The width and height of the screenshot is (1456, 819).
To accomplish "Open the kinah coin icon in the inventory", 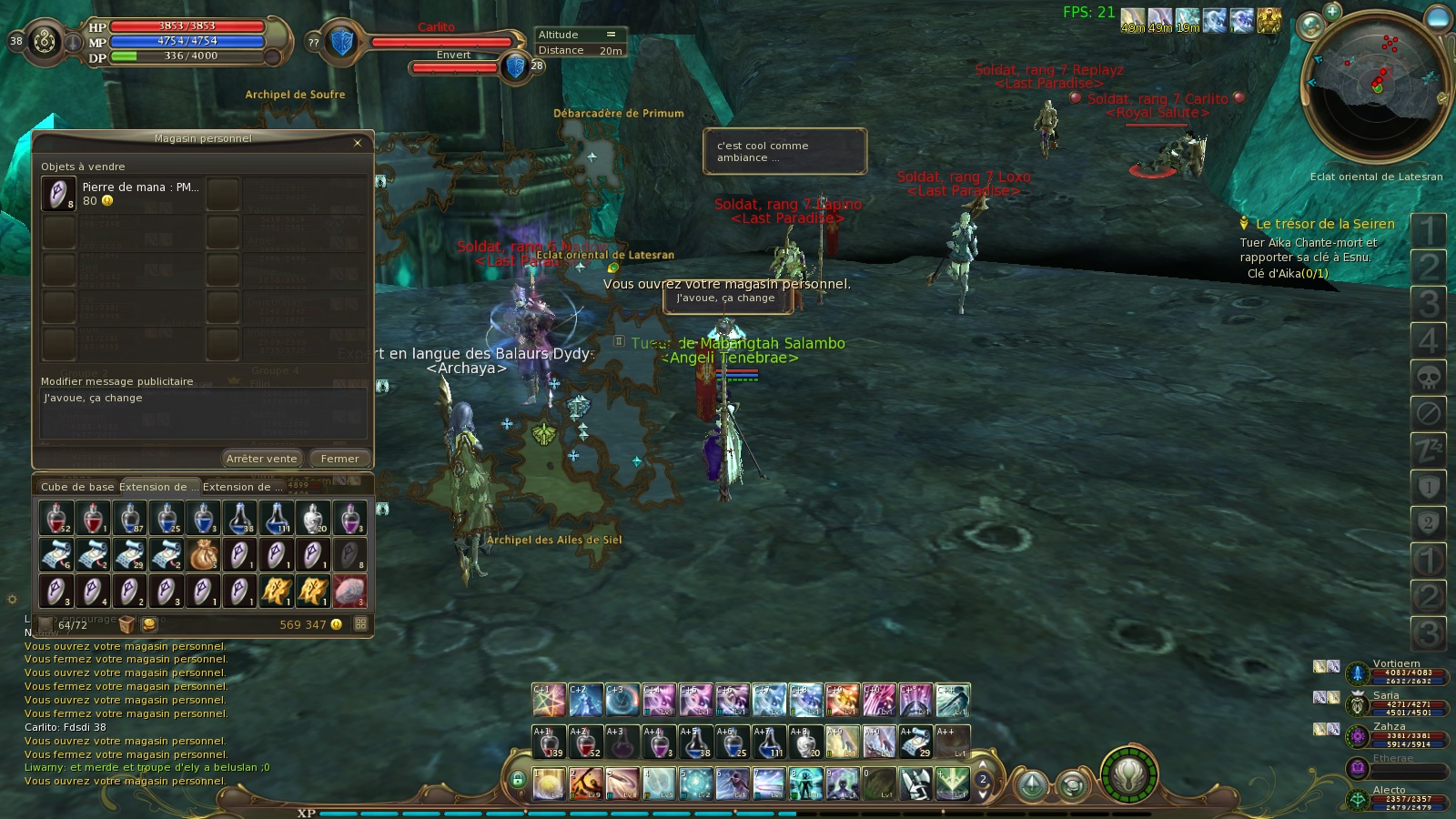I will coord(151,625).
